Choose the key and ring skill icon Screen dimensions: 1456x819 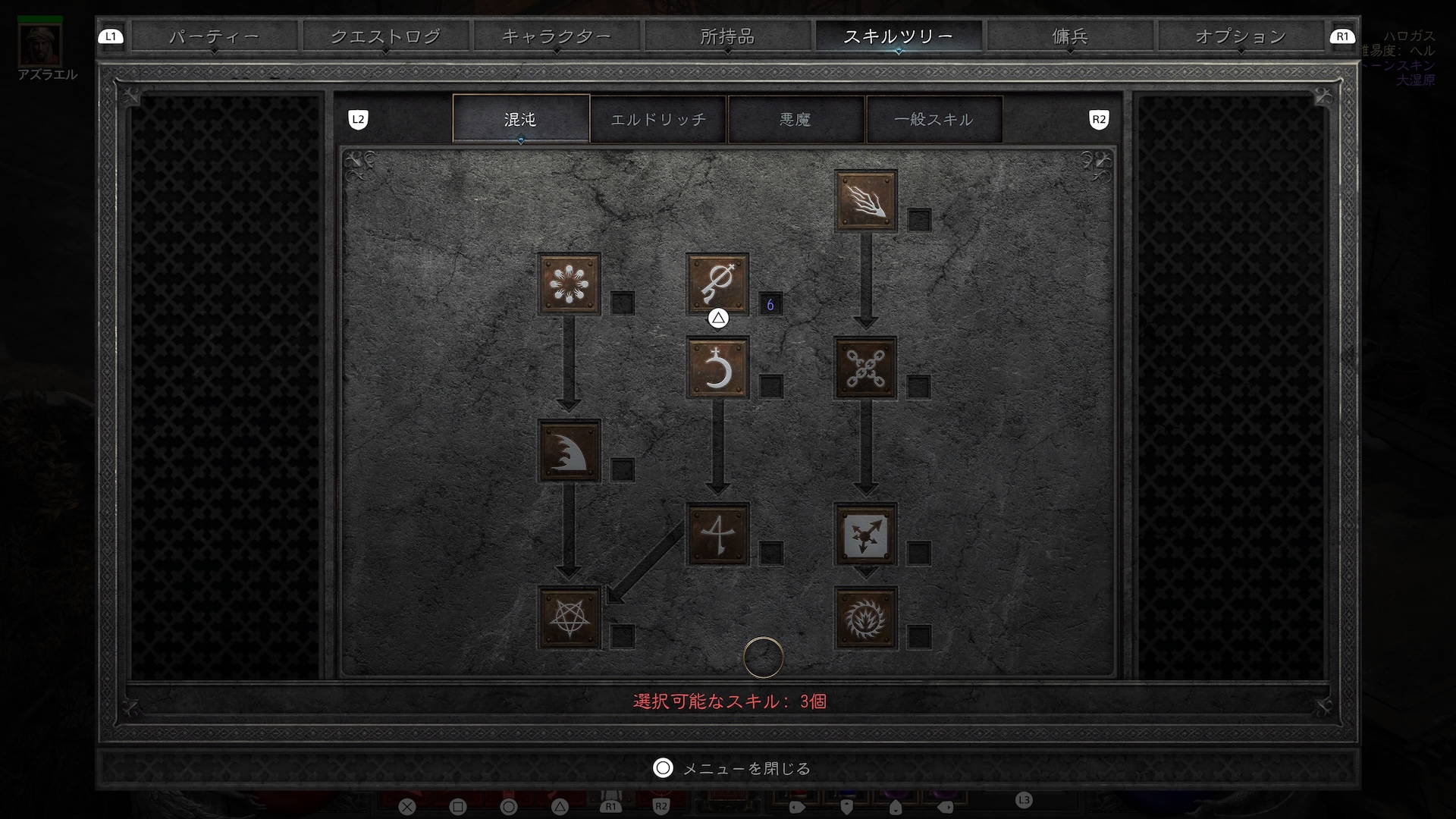(717, 284)
